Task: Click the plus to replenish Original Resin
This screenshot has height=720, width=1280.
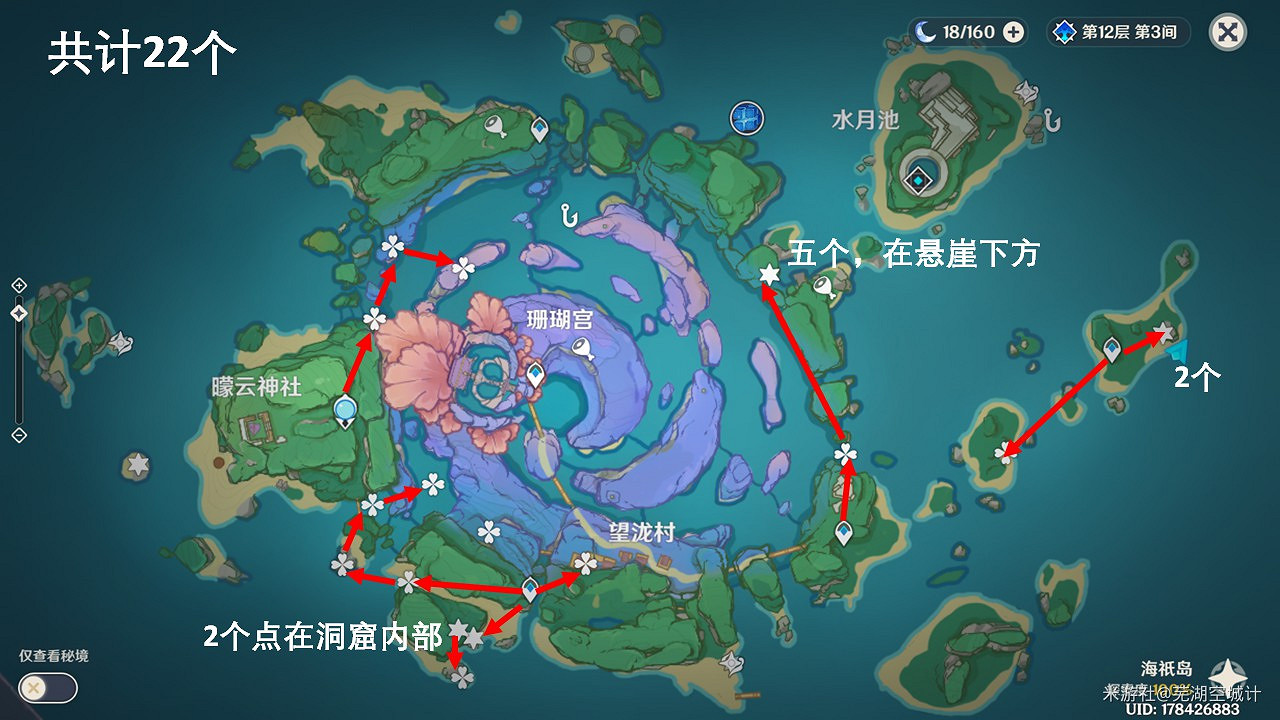Action: [x=1015, y=32]
